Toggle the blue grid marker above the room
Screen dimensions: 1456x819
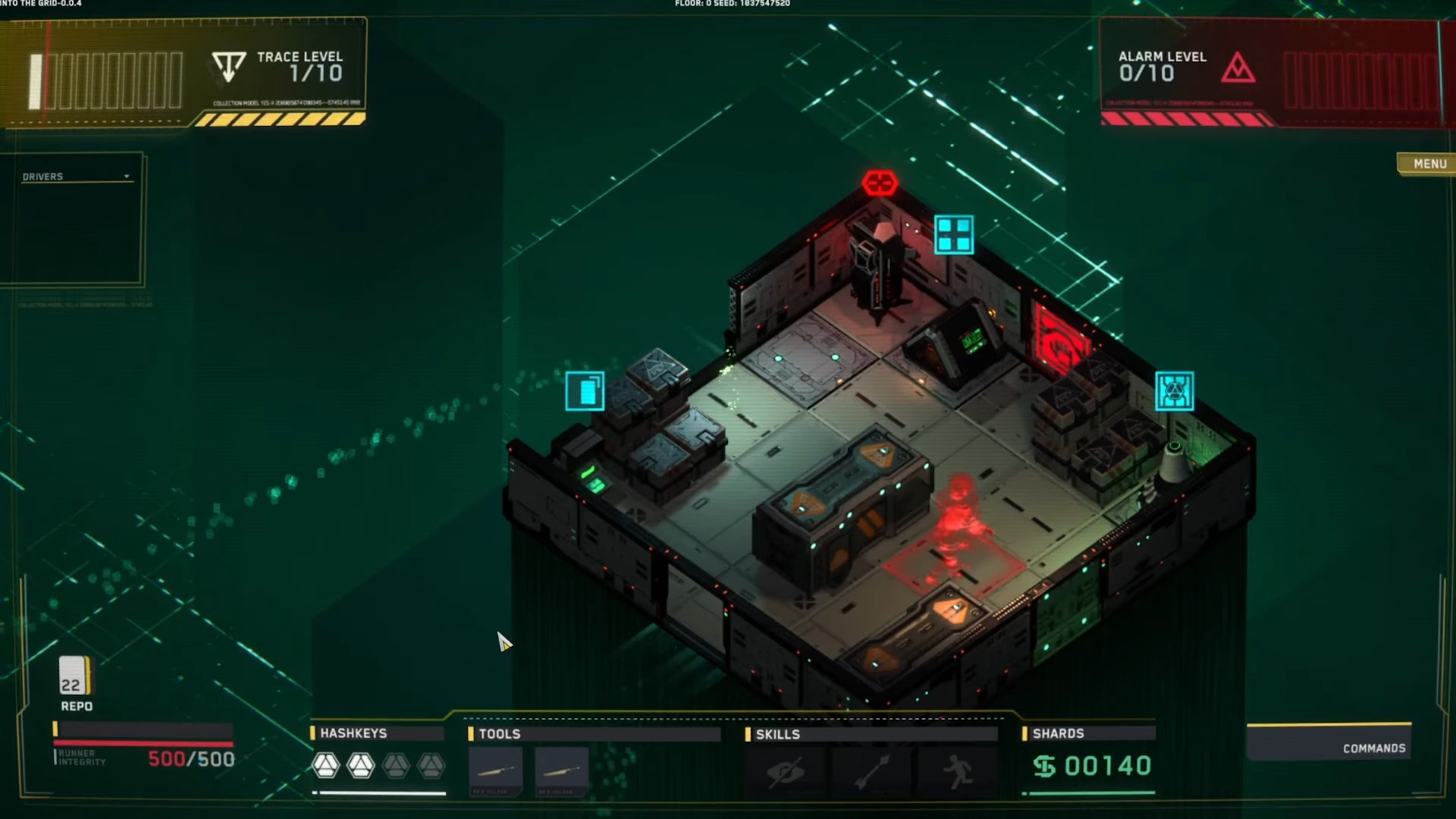pos(954,235)
